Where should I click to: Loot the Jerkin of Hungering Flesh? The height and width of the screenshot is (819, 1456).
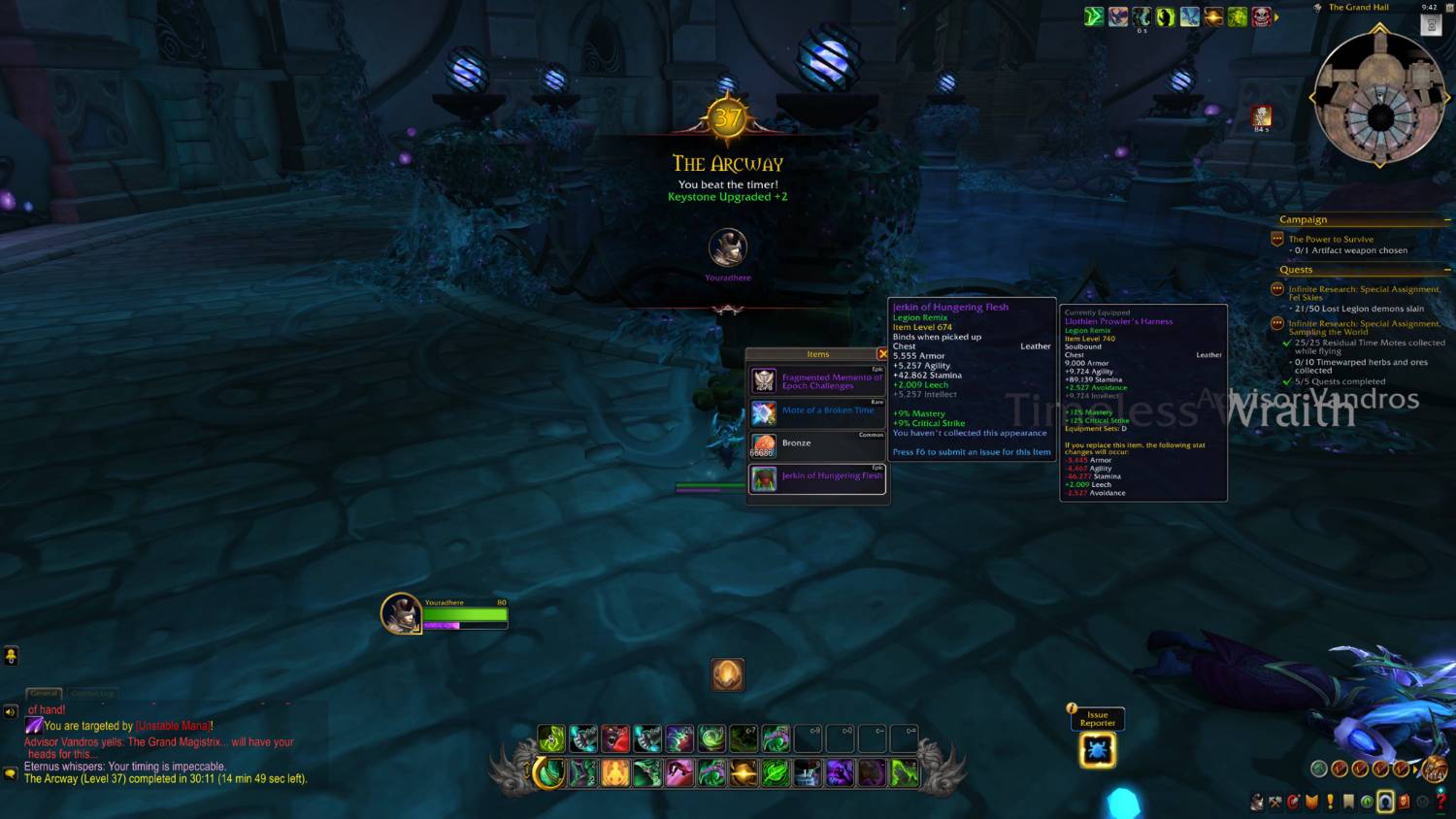click(x=817, y=477)
